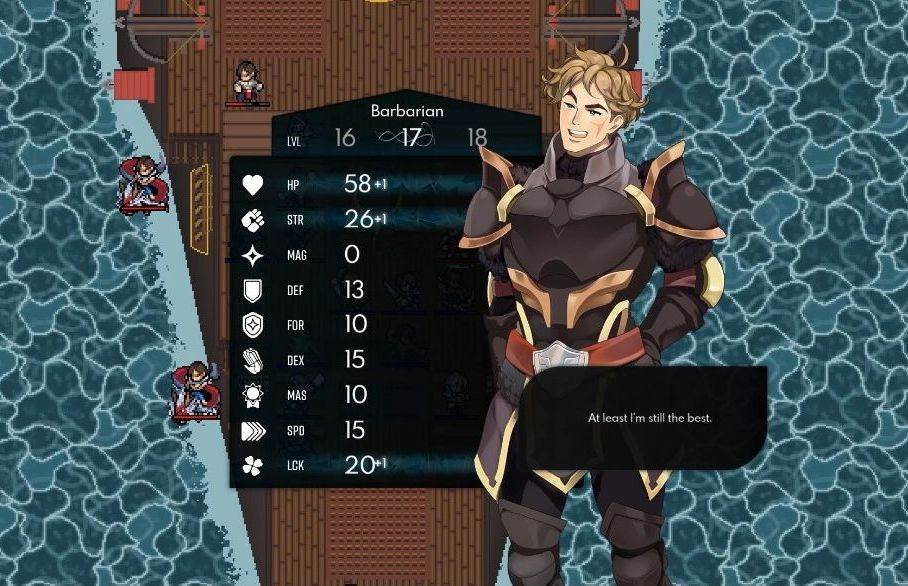908x586 pixels.
Task: Advance the "At least I'm still the best" dialogue box
Action: 649,418
